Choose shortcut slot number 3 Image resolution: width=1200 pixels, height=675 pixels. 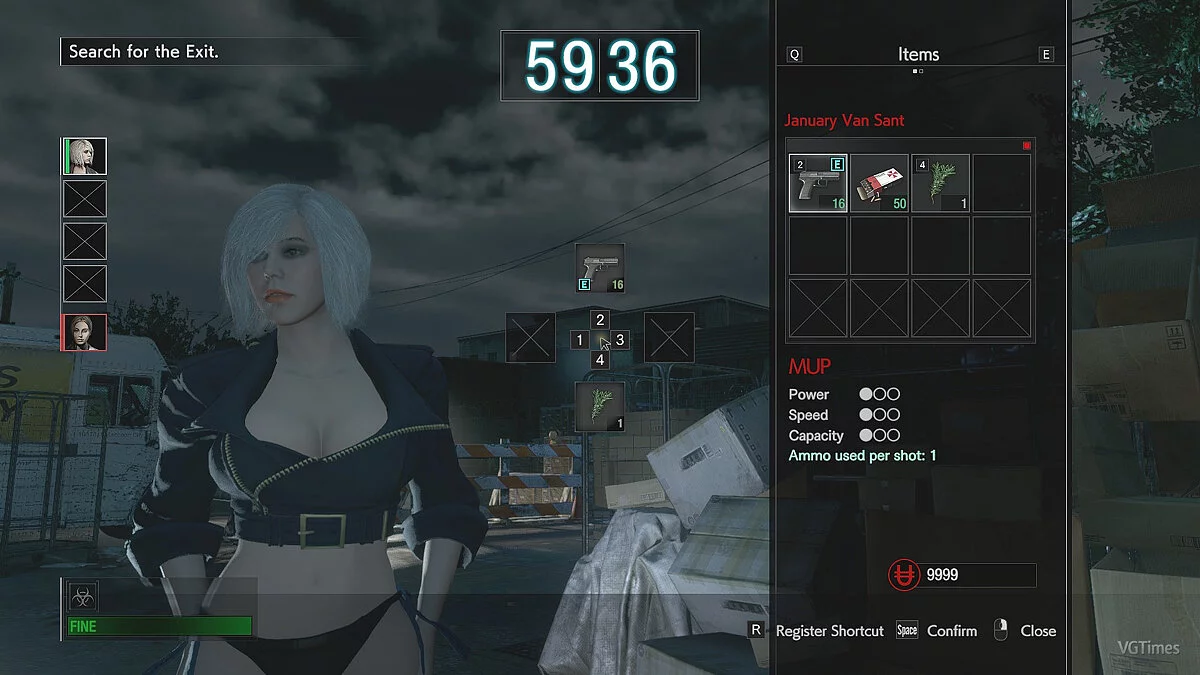(x=620, y=340)
